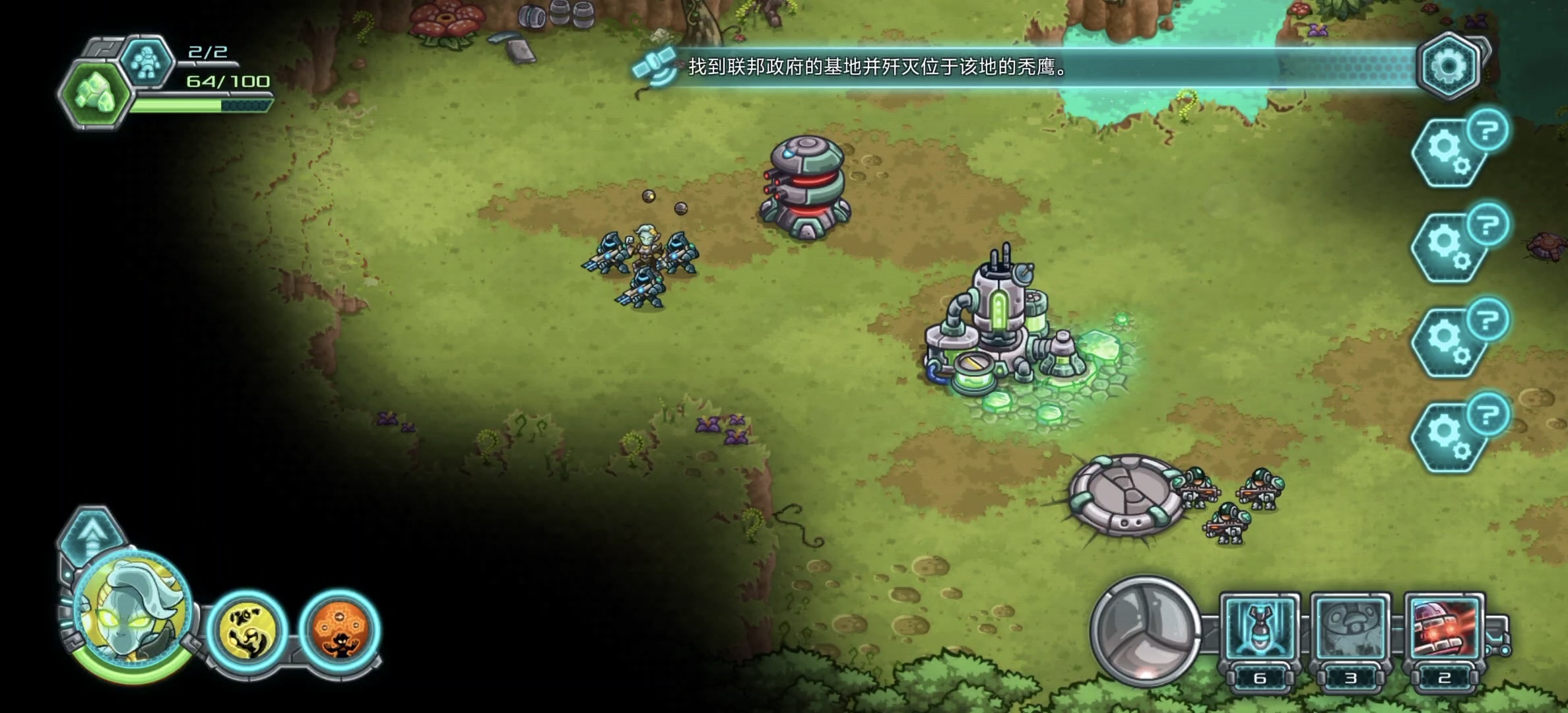The height and width of the screenshot is (713, 1568).
Task: Click the round grey three-segment dial
Action: click(x=1145, y=629)
